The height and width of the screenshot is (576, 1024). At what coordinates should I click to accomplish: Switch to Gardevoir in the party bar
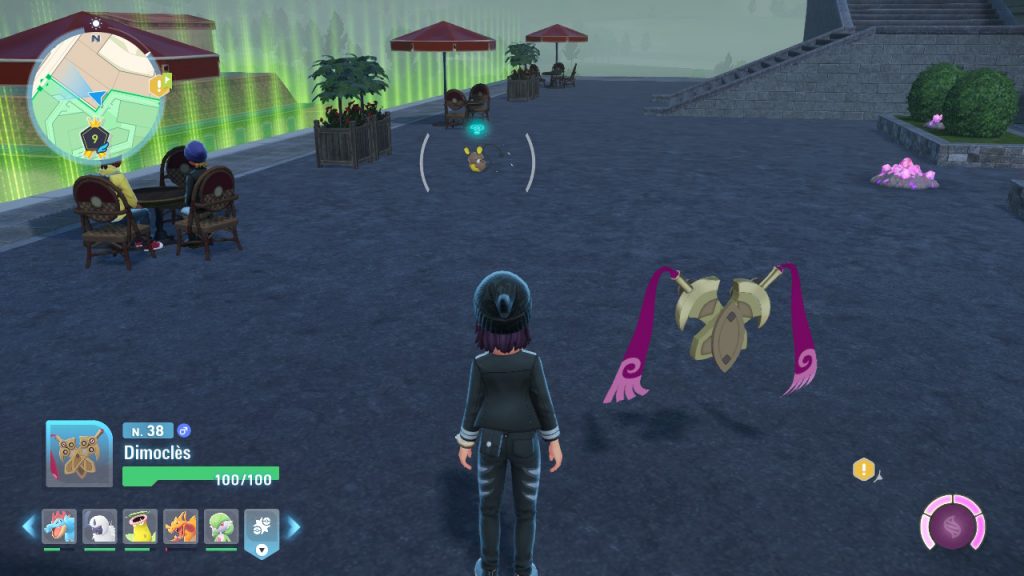point(222,526)
